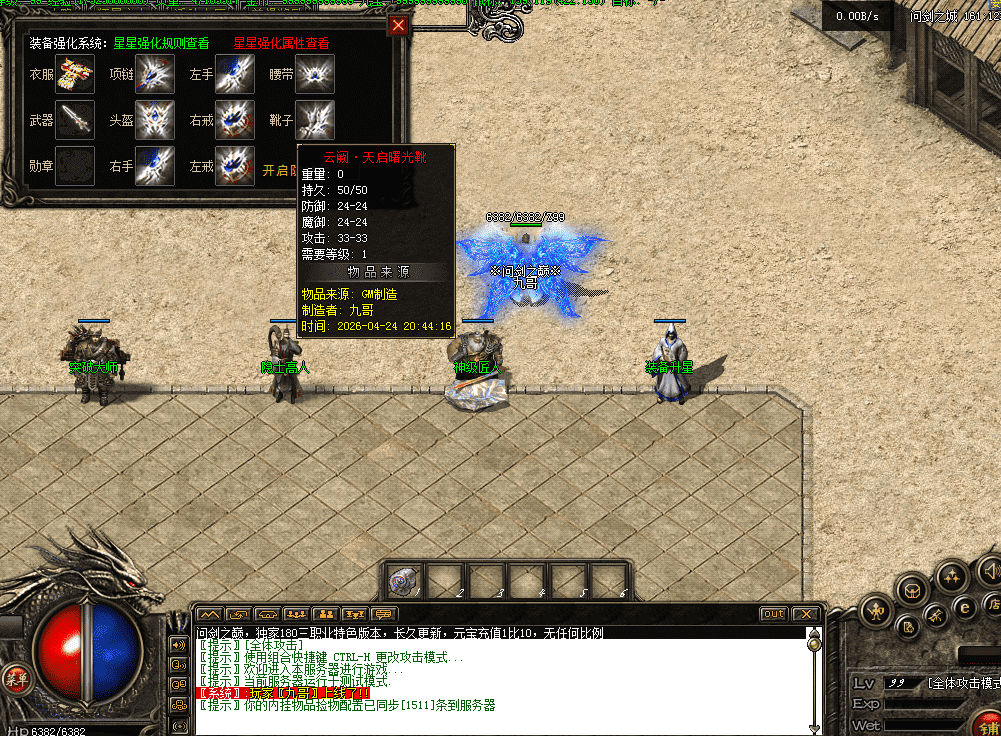The width and height of the screenshot is (1001, 736).
Task: Close the equipment enhancement panel
Action: pos(398,26)
